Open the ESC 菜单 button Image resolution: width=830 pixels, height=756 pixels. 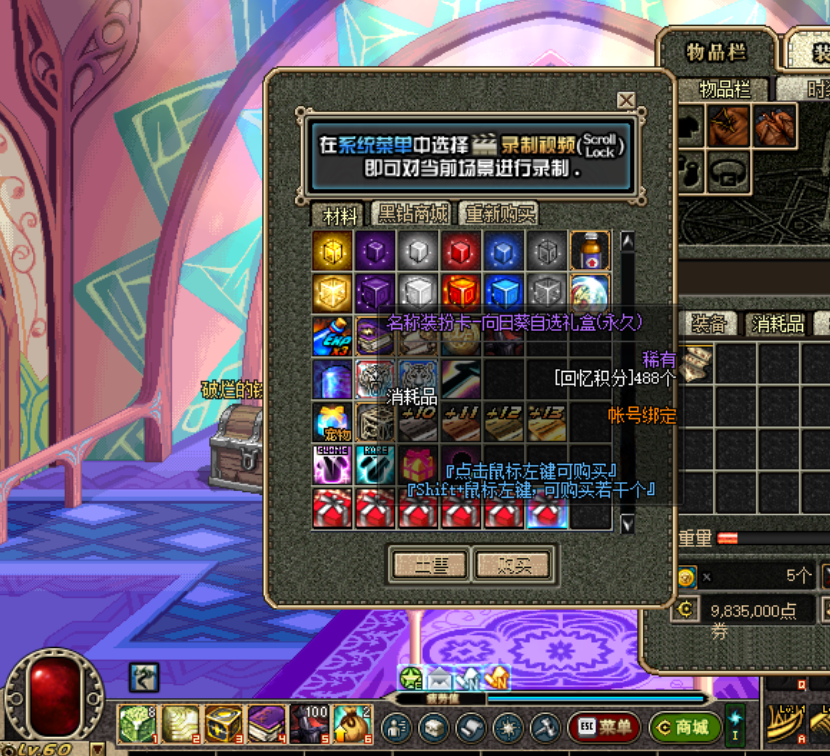tap(604, 728)
